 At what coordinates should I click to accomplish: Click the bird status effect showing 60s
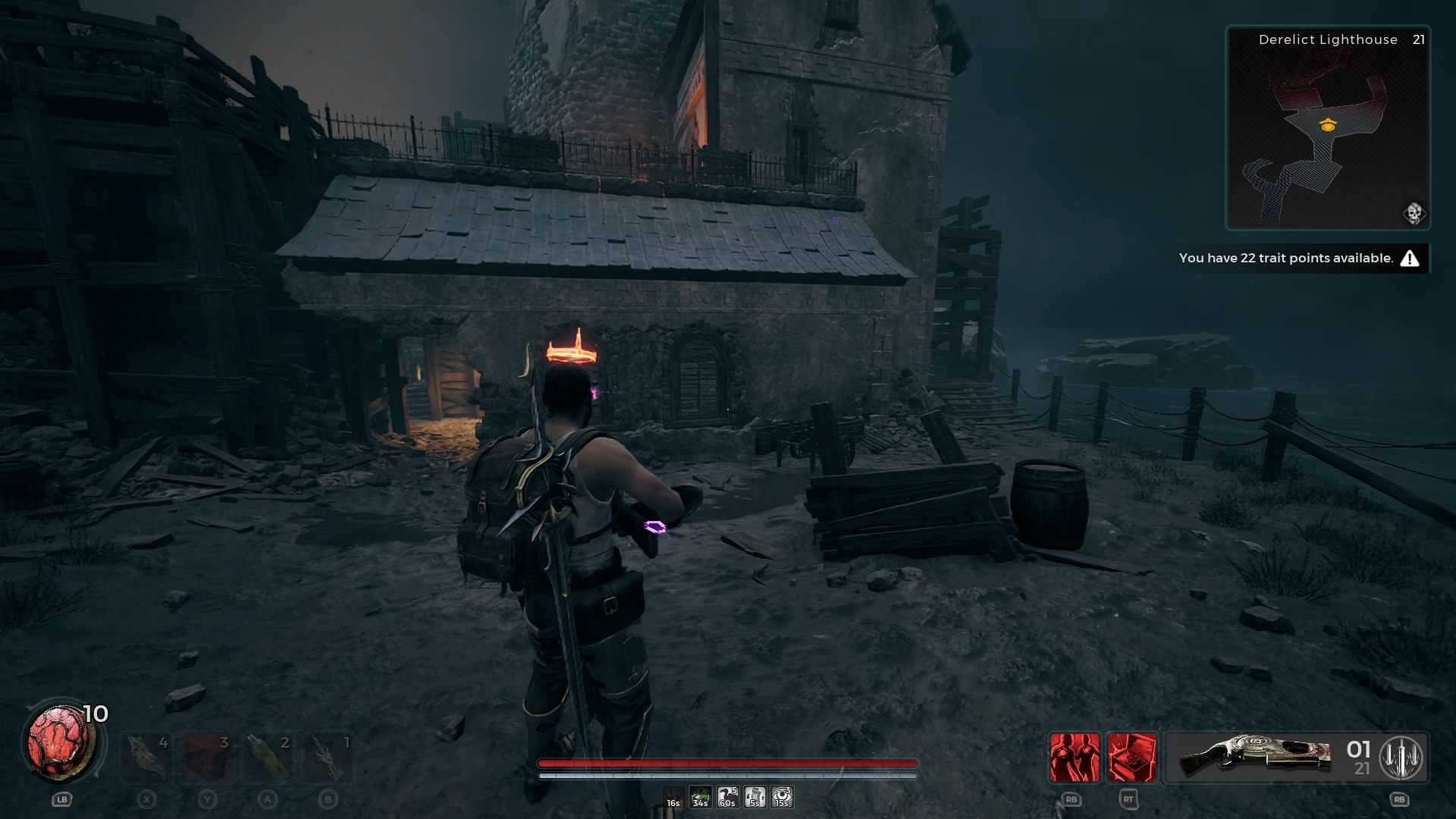coord(726,795)
